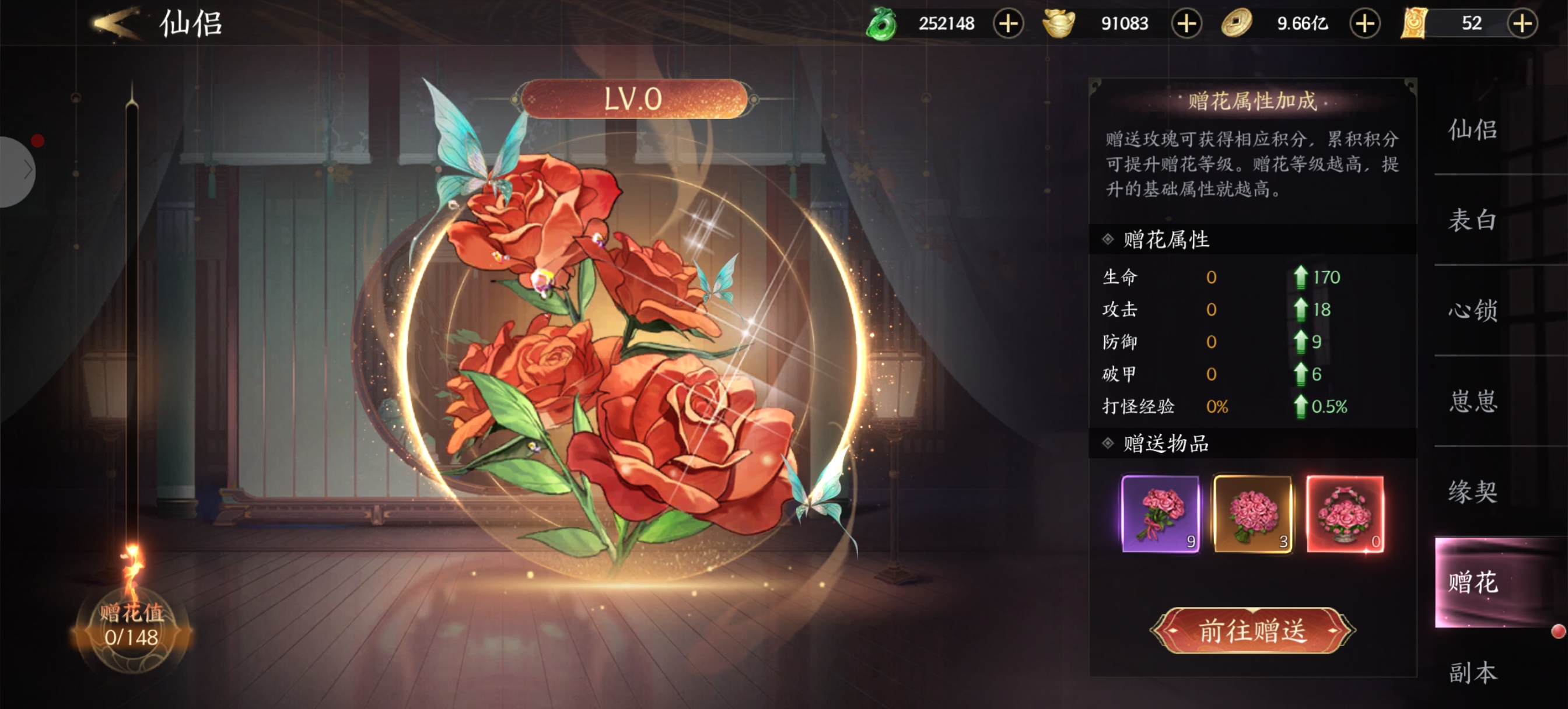Add more gold ingots
Image resolution: width=1568 pixels, height=709 pixels.
pos(1186,24)
